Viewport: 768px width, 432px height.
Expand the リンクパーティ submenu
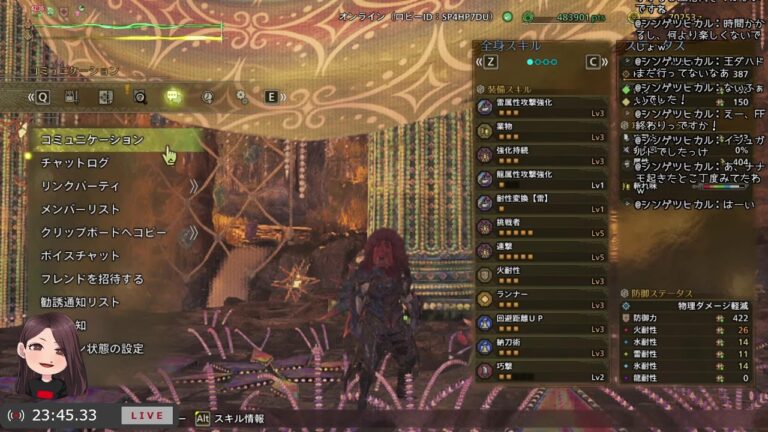click(80, 186)
